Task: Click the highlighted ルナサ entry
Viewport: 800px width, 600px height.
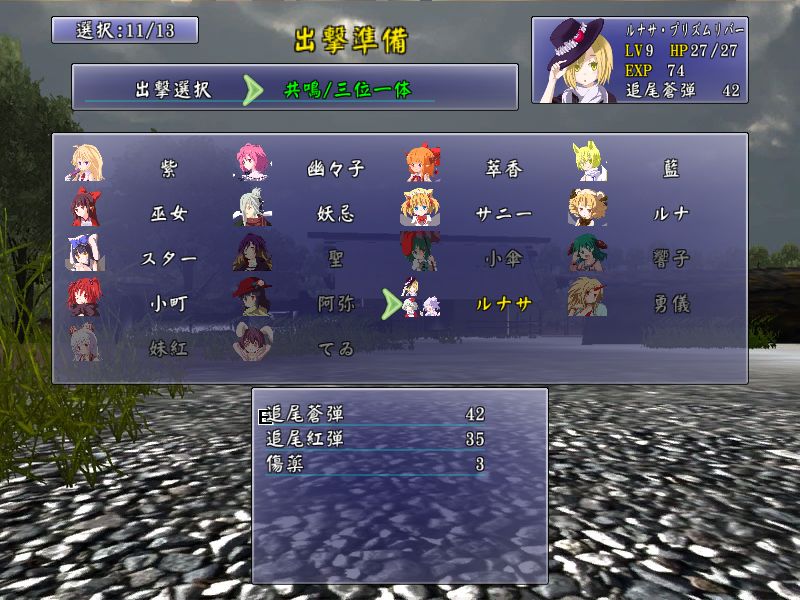Action: (x=503, y=303)
